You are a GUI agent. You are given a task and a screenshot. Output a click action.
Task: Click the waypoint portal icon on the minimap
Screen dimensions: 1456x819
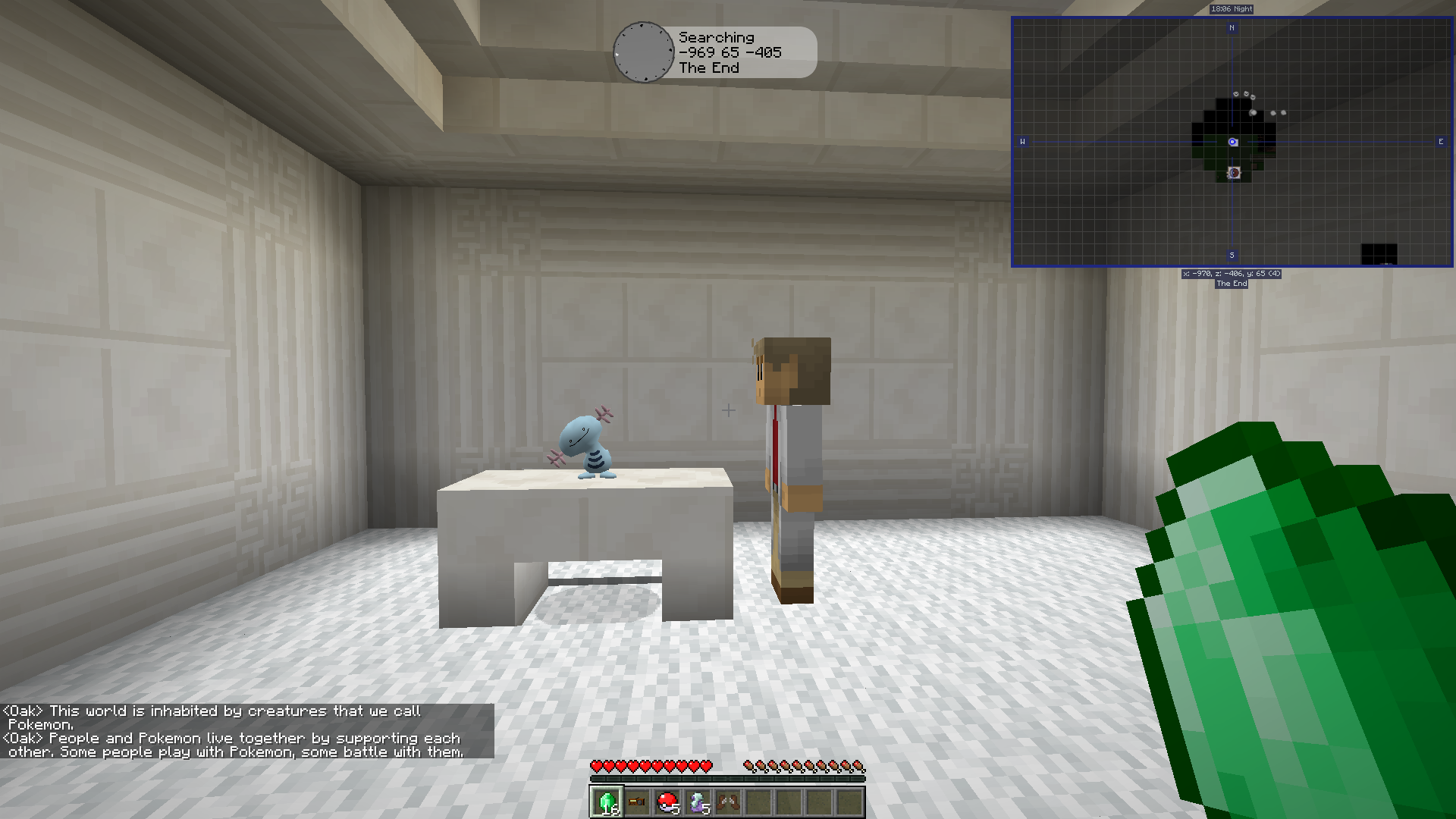click(1235, 173)
